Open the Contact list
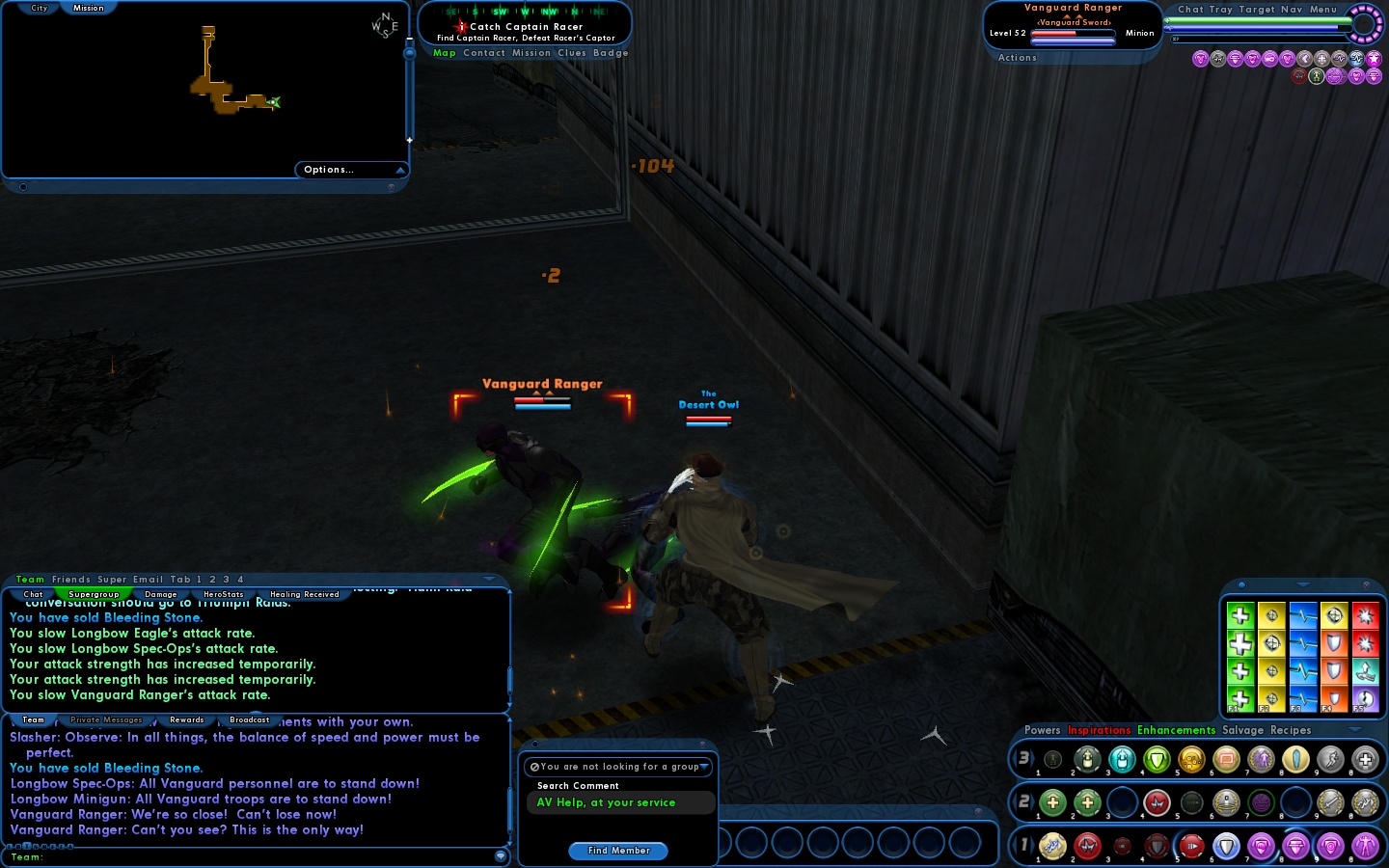 click(x=484, y=53)
